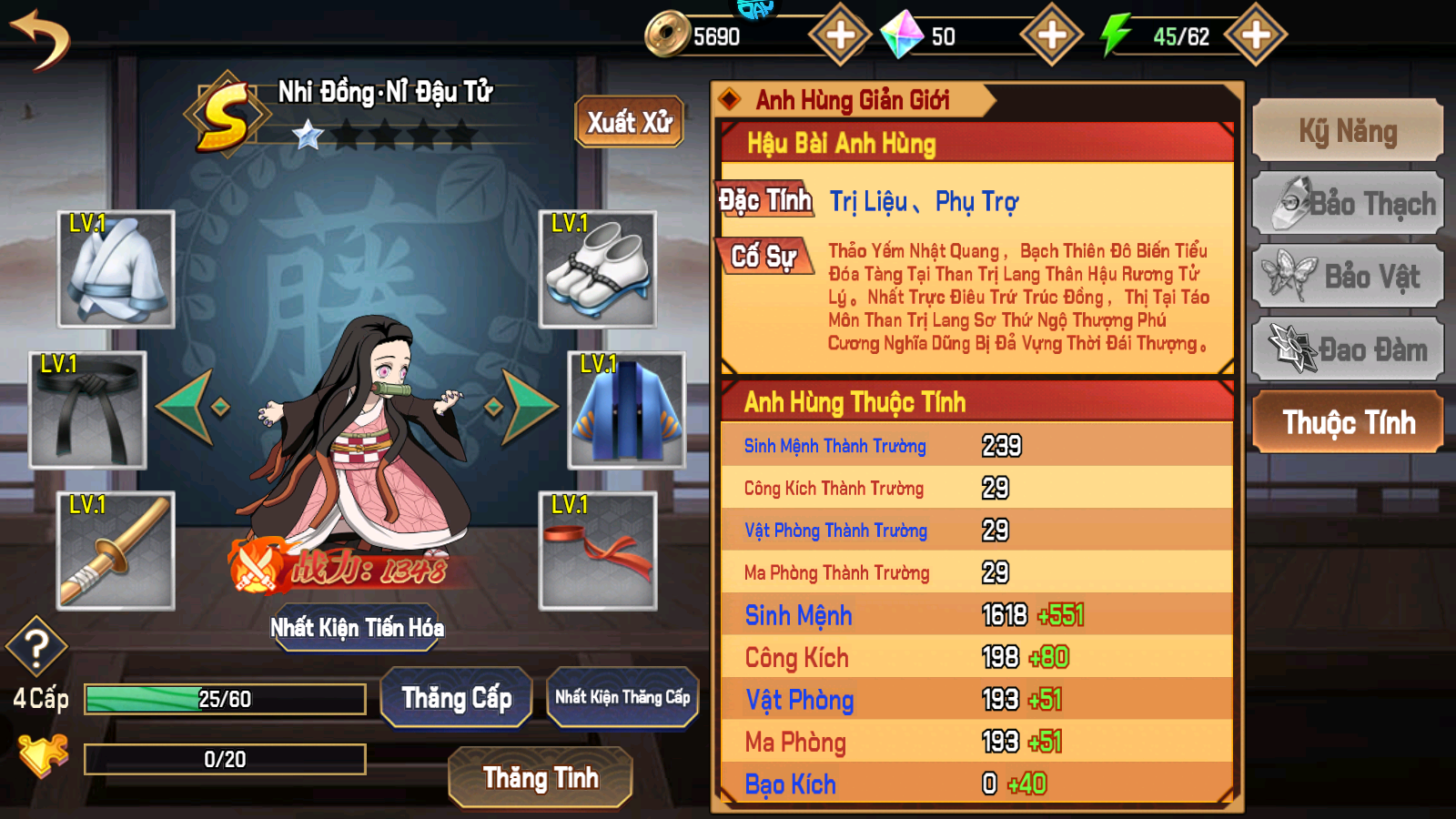The height and width of the screenshot is (819, 1456).
Task: Click the Xuất Xứ button
Action: click(628, 121)
